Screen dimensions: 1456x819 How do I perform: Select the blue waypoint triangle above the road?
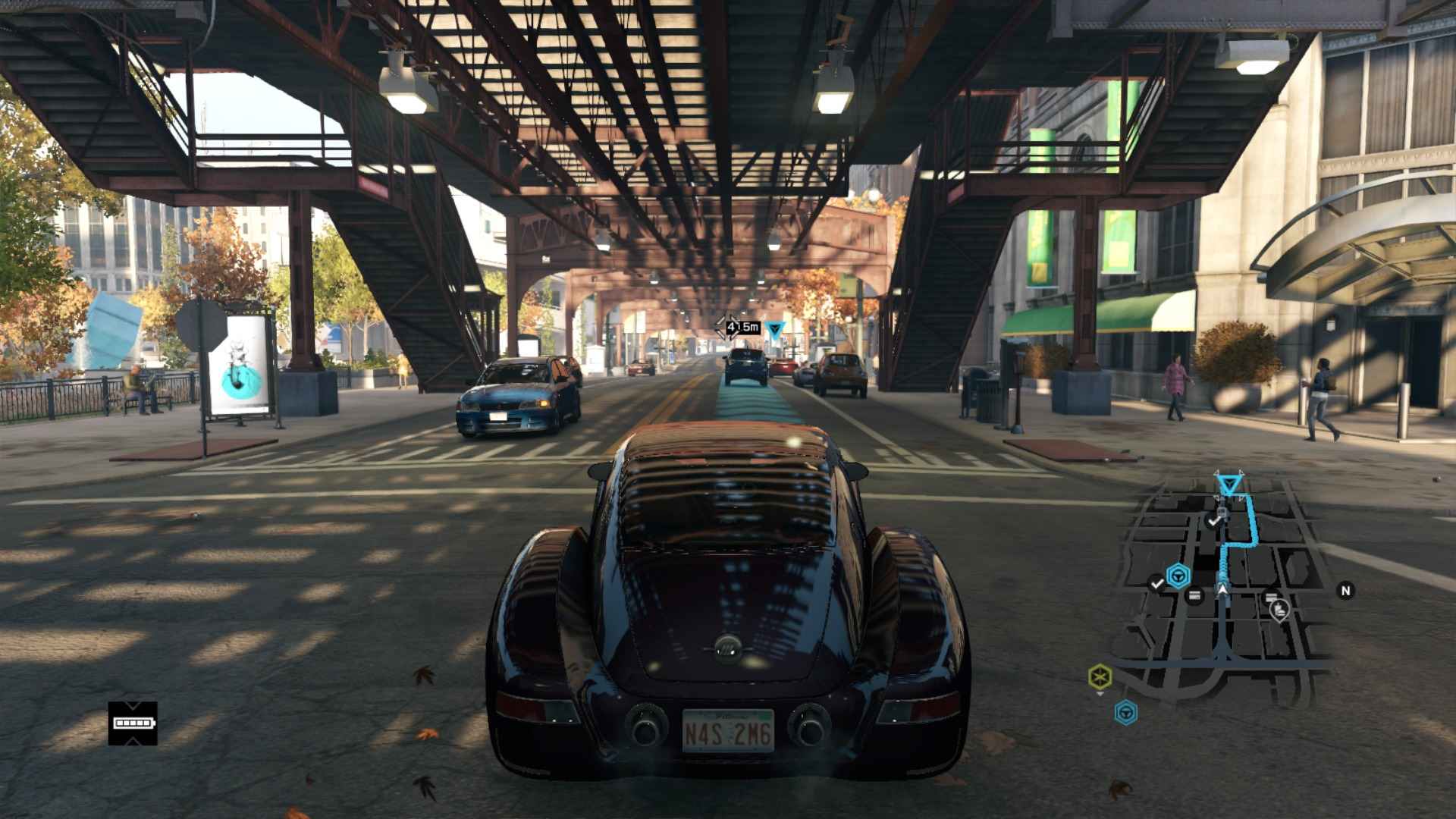pyautogui.click(x=774, y=330)
